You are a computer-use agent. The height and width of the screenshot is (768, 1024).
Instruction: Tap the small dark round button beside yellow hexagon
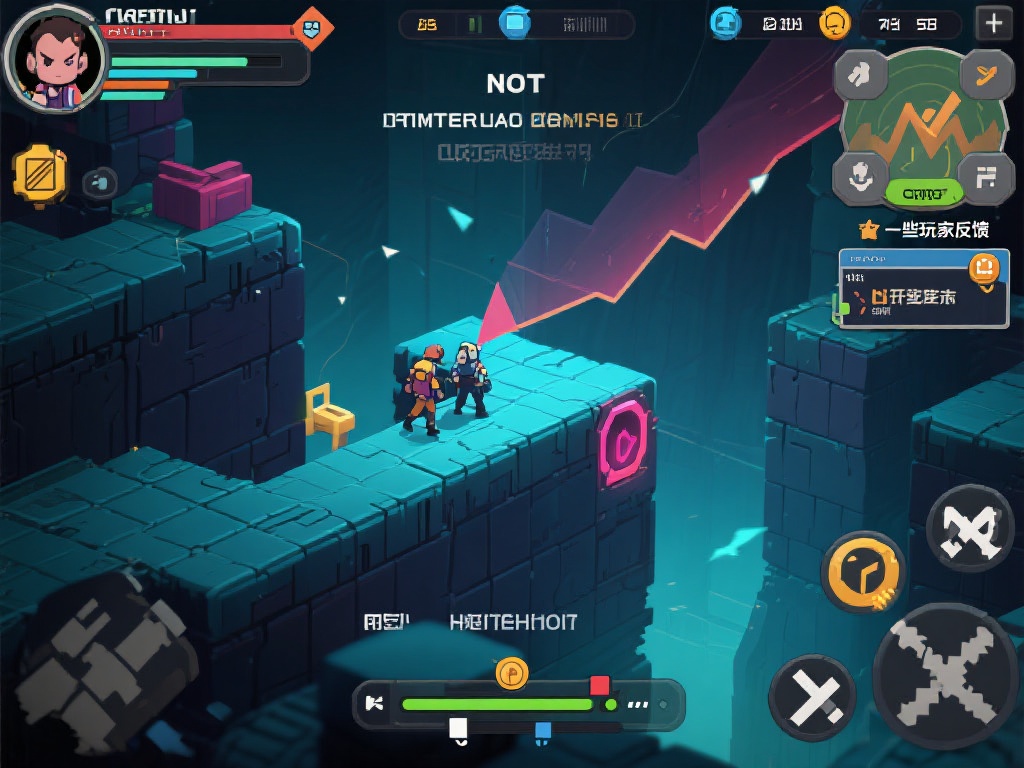98,182
